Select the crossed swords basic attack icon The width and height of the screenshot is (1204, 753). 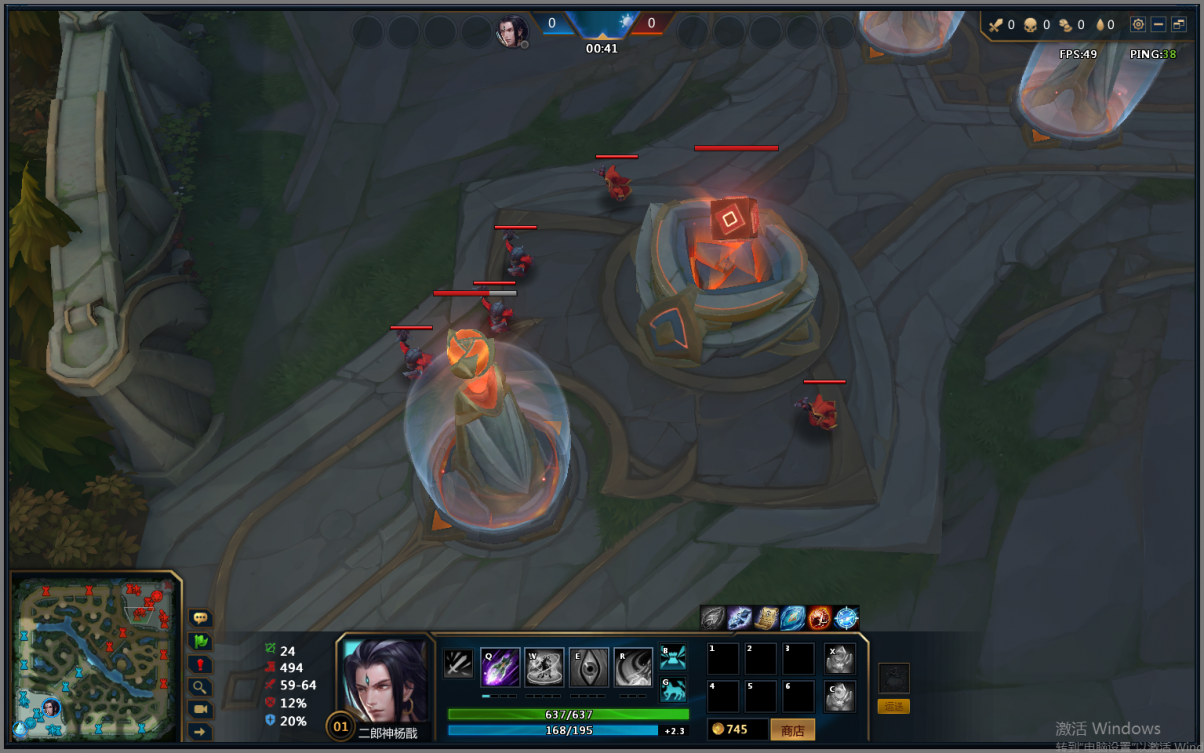click(x=458, y=663)
